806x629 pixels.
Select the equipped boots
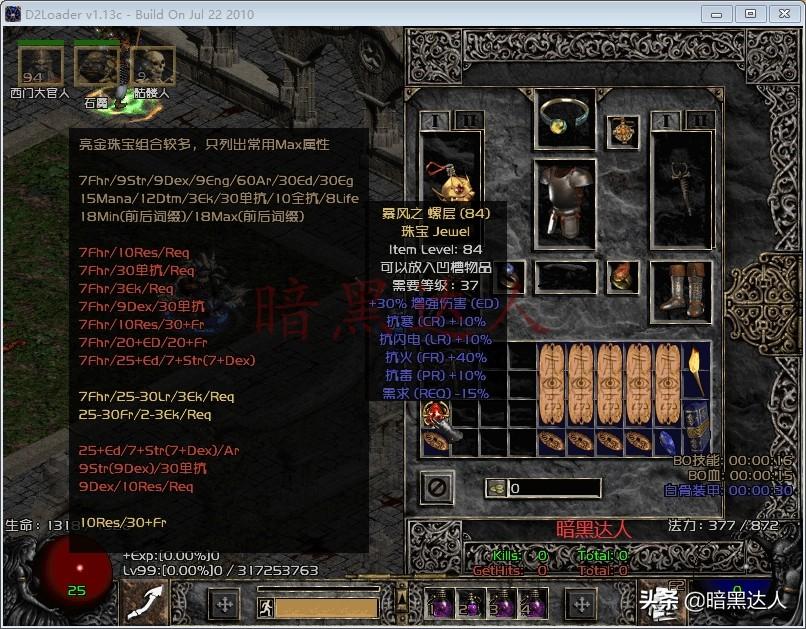click(682, 290)
